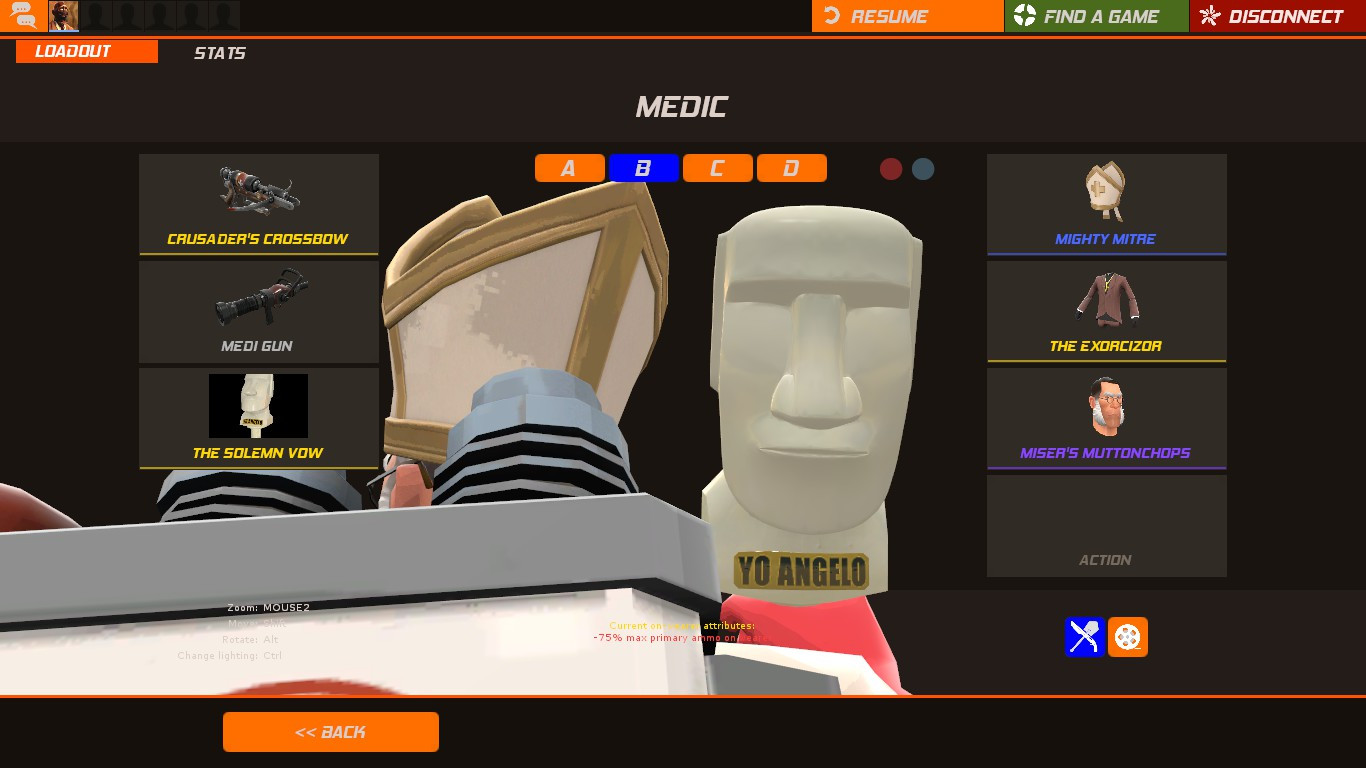Select loadout preset C
Screen dimensions: 1366x768
tap(718, 168)
